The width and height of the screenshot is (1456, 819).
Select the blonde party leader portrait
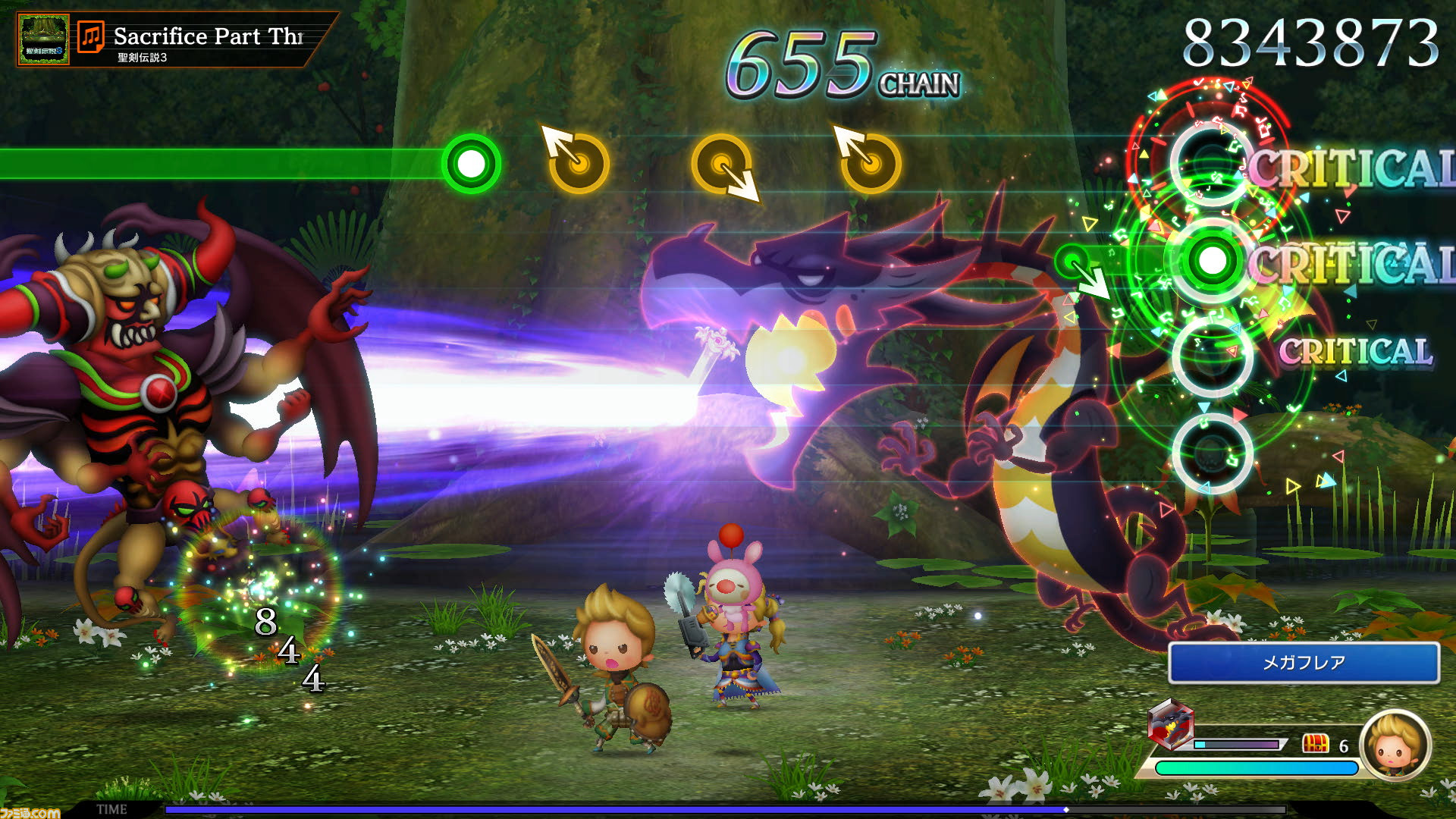[x=1395, y=745]
